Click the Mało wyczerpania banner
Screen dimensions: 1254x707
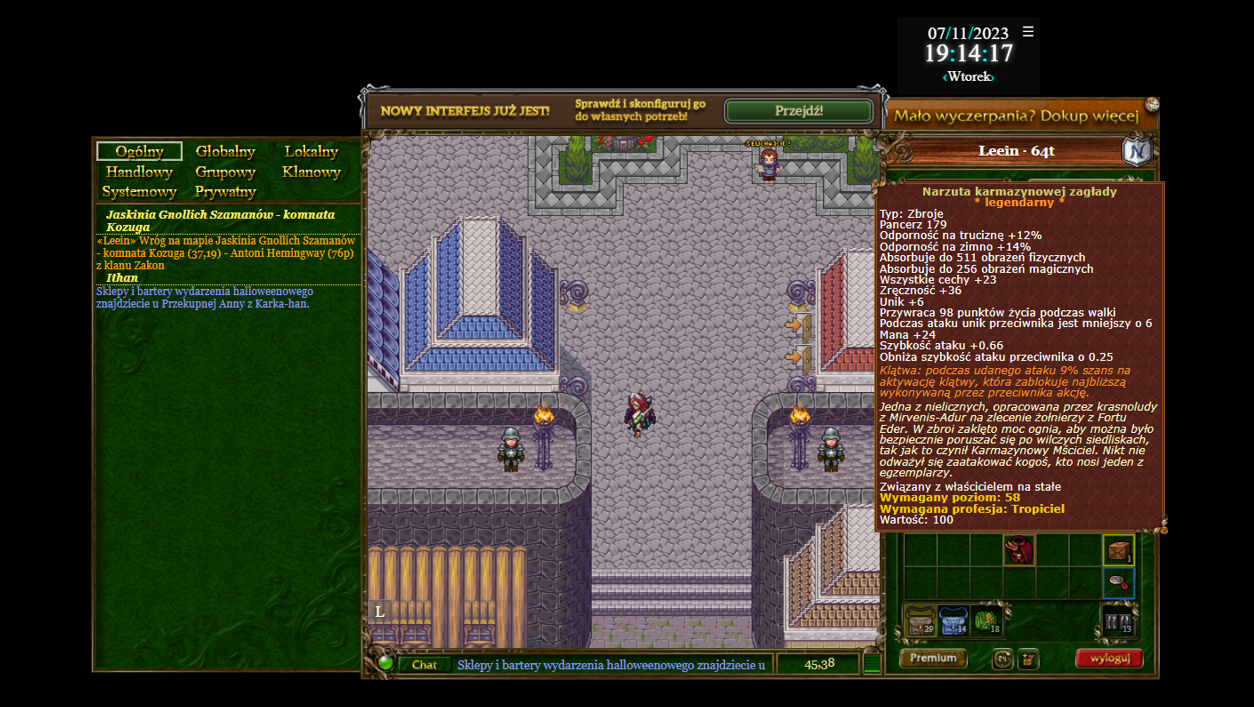(1016, 116)
